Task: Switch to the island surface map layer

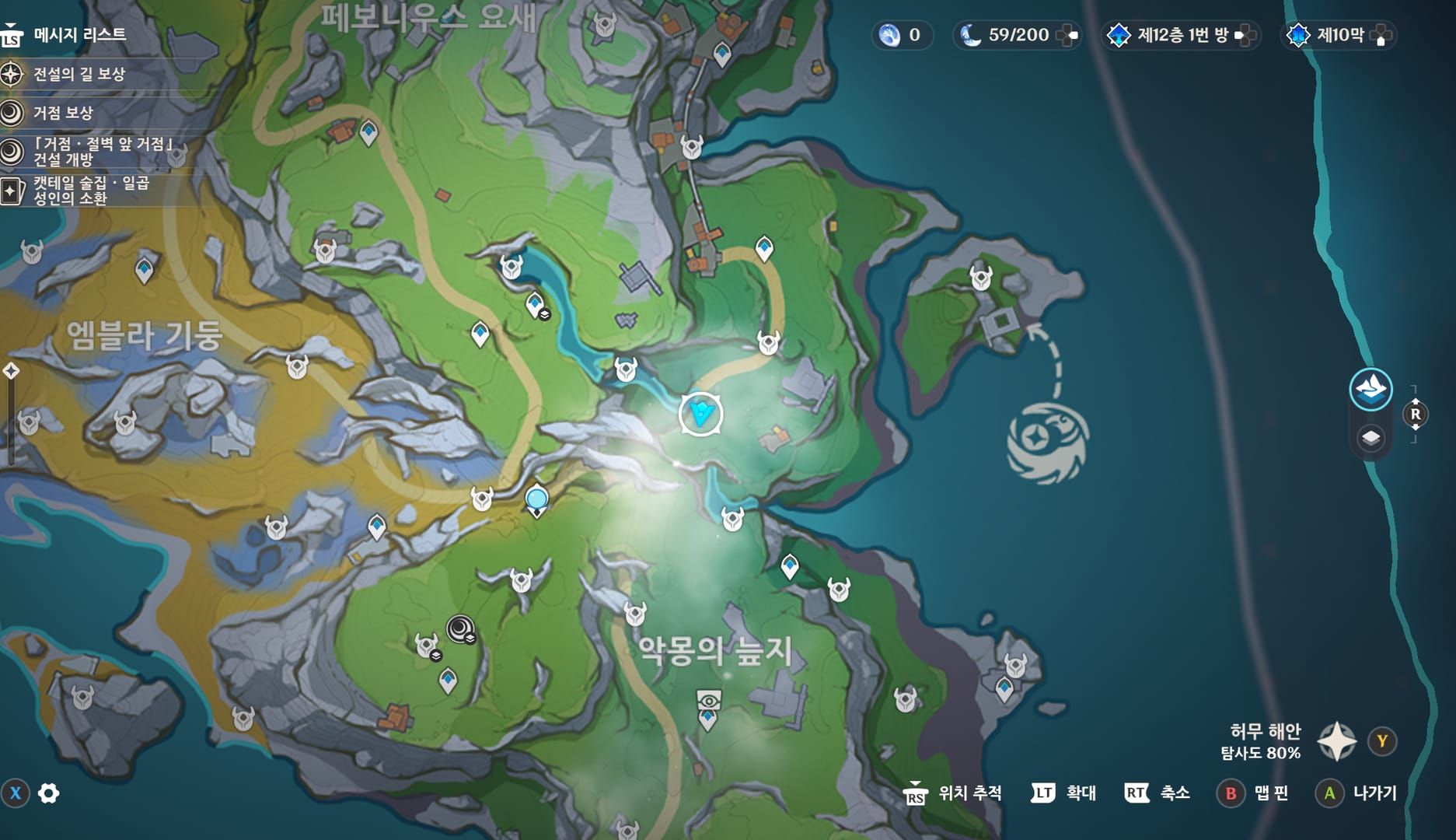Action: (x=1370, y=389)
